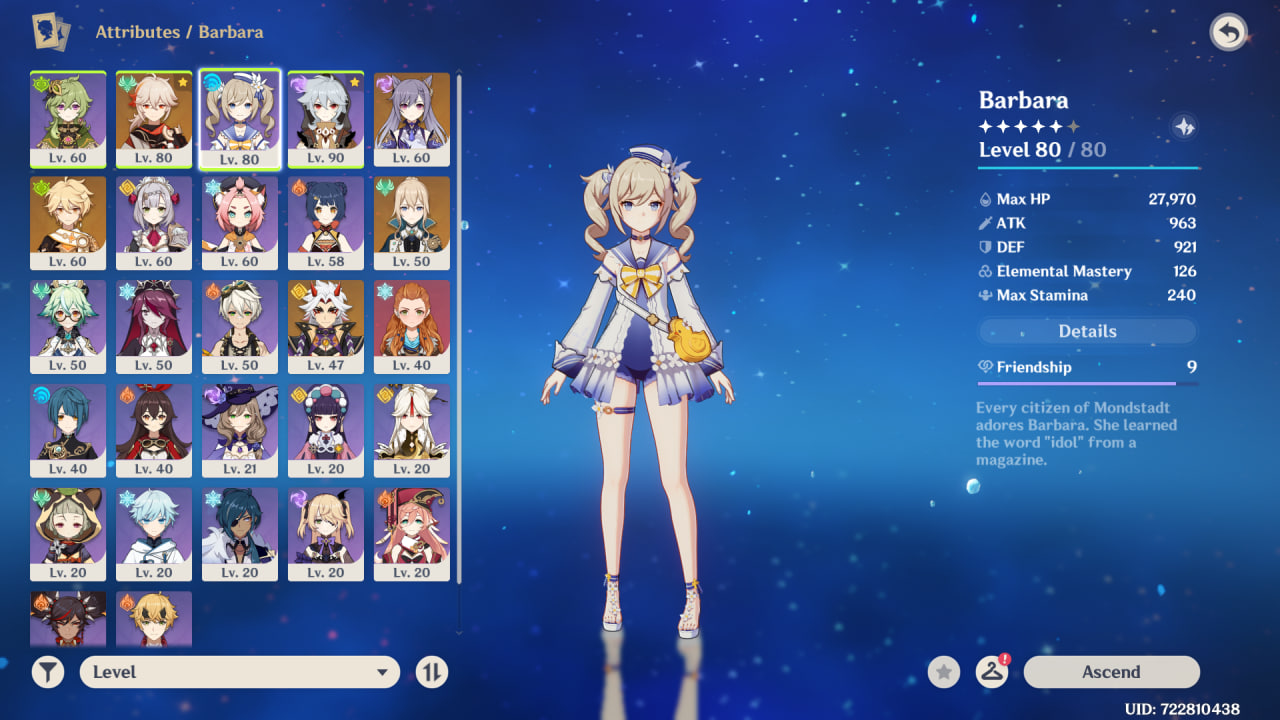Select the Level 58 Xiangling portrait
Image resolution: width=1280 pixels, height=720 pixels.
click(x=326, y=222)
